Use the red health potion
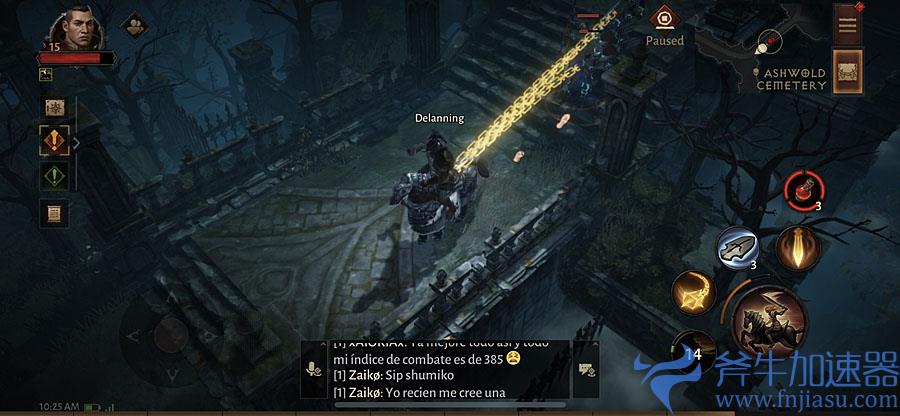Screen dimensions: 900x416 click(802, 187)
